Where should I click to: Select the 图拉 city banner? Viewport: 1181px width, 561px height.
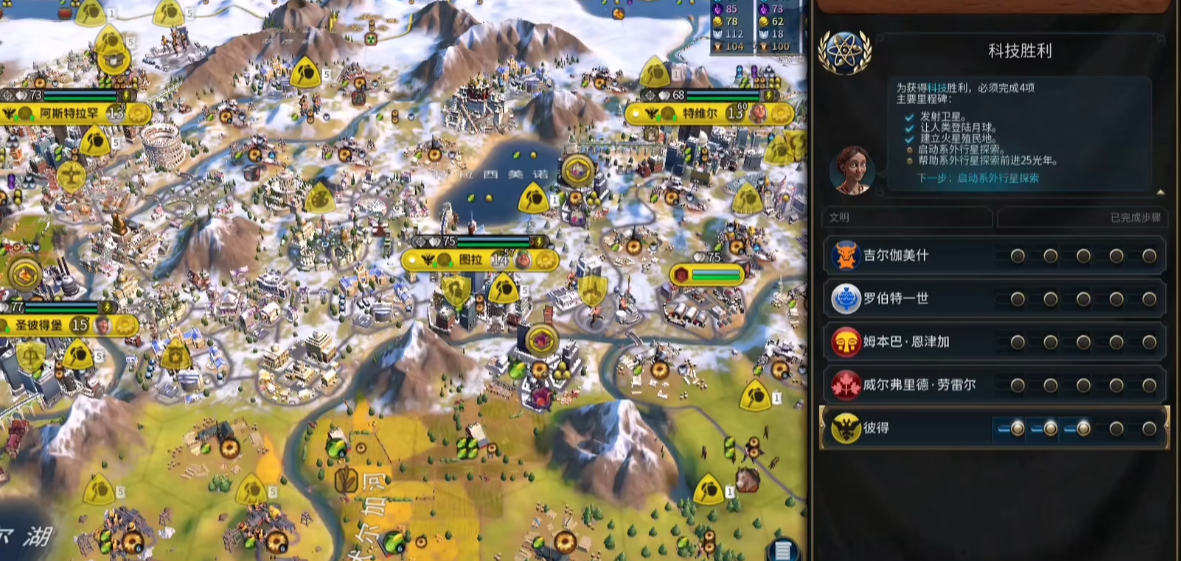click(x=470, y=259)
